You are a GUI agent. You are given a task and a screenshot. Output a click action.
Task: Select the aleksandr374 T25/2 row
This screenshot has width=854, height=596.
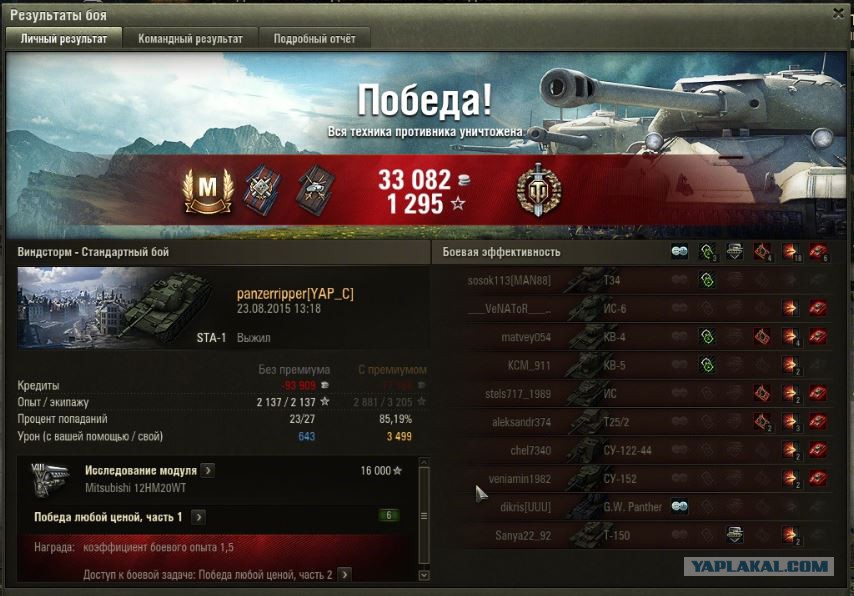click(x=640, y=423)
